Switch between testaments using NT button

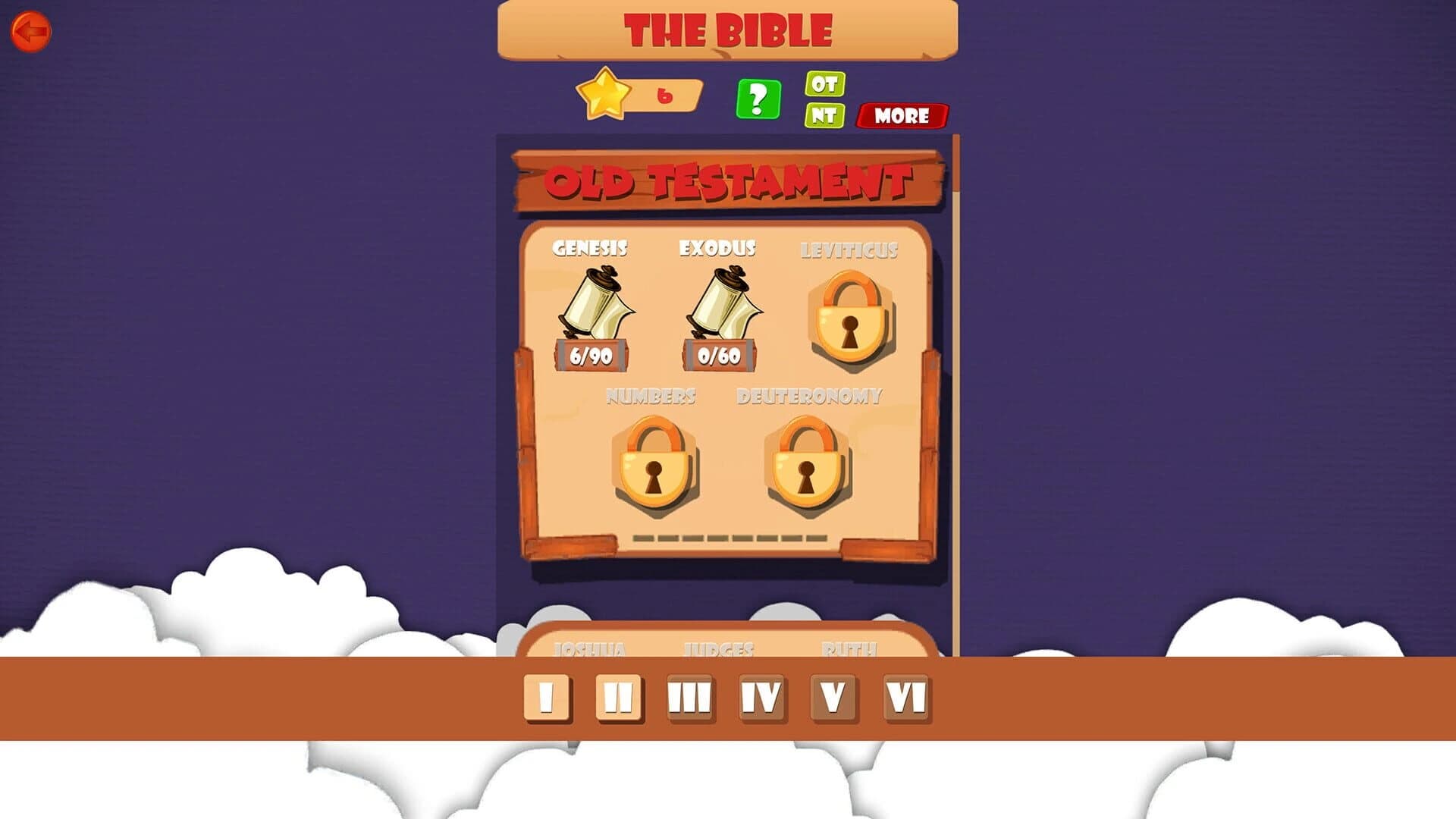pos(824,118)
